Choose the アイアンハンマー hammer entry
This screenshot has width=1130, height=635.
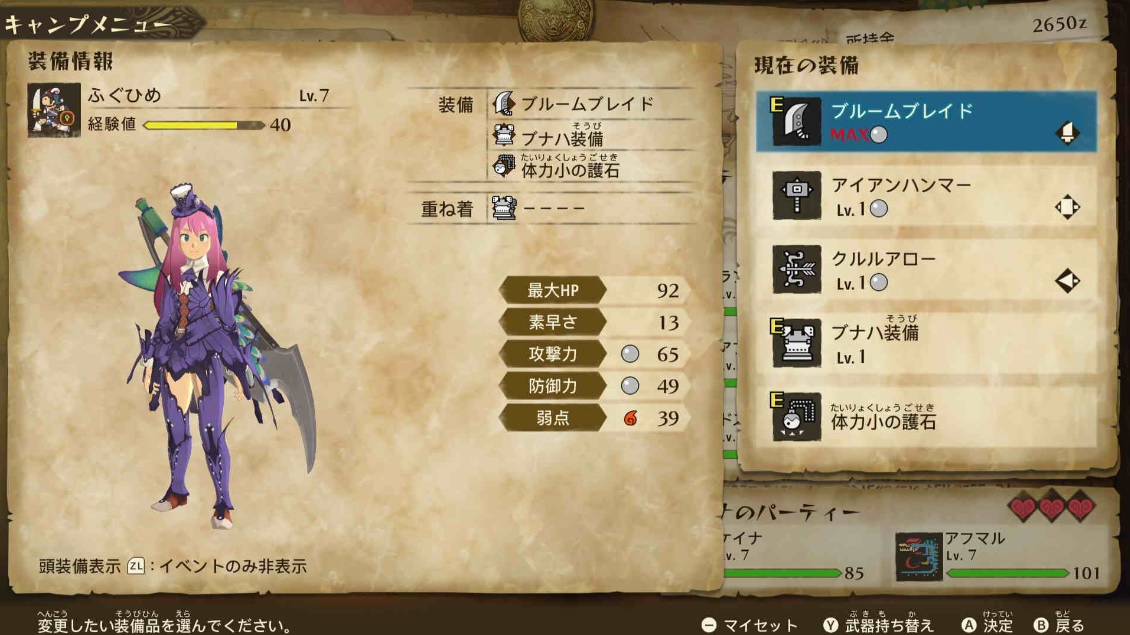point(925,196)
